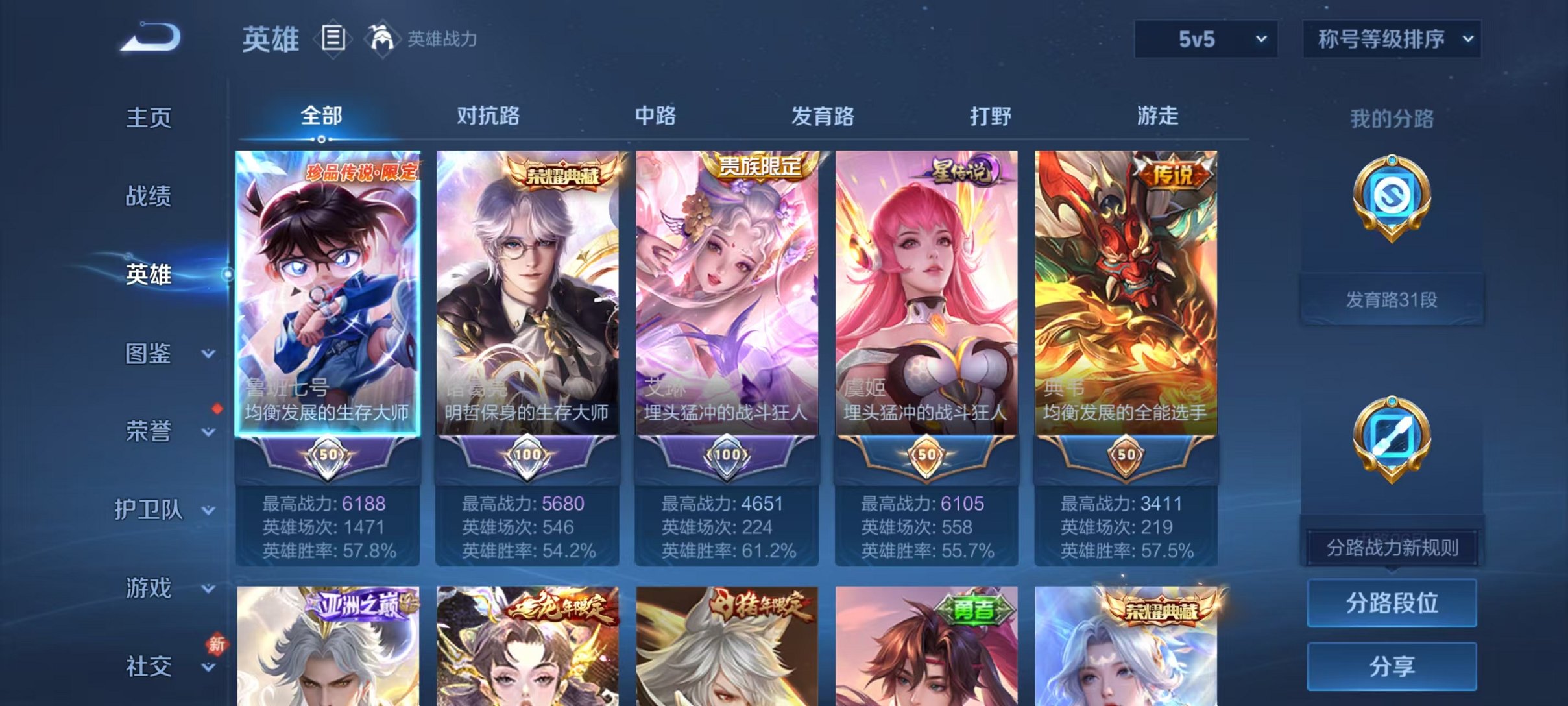Select the 图鉴 sidebar entry
Viewport: 1568px width, 706px height.
(147, 354)
